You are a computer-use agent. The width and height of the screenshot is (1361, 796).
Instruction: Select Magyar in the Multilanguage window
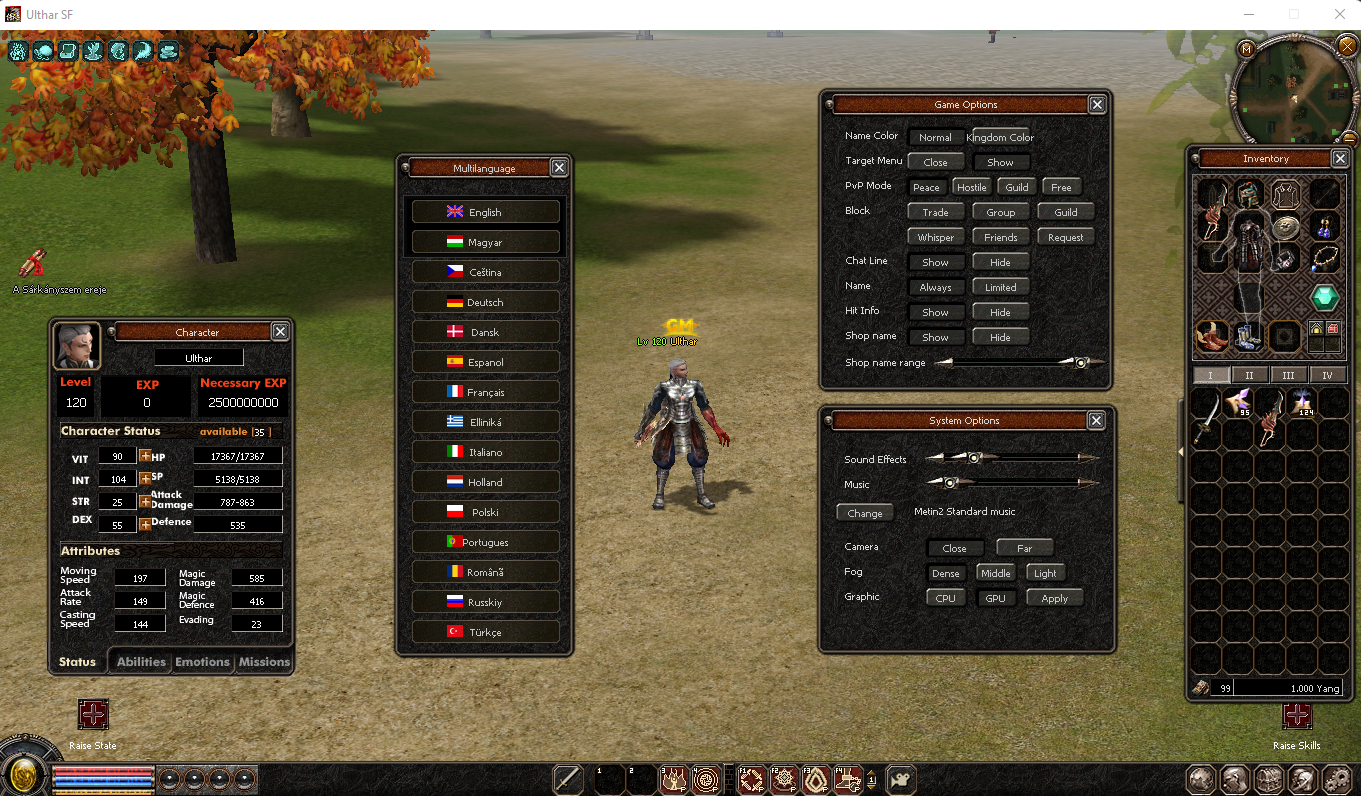pos(485,241)
